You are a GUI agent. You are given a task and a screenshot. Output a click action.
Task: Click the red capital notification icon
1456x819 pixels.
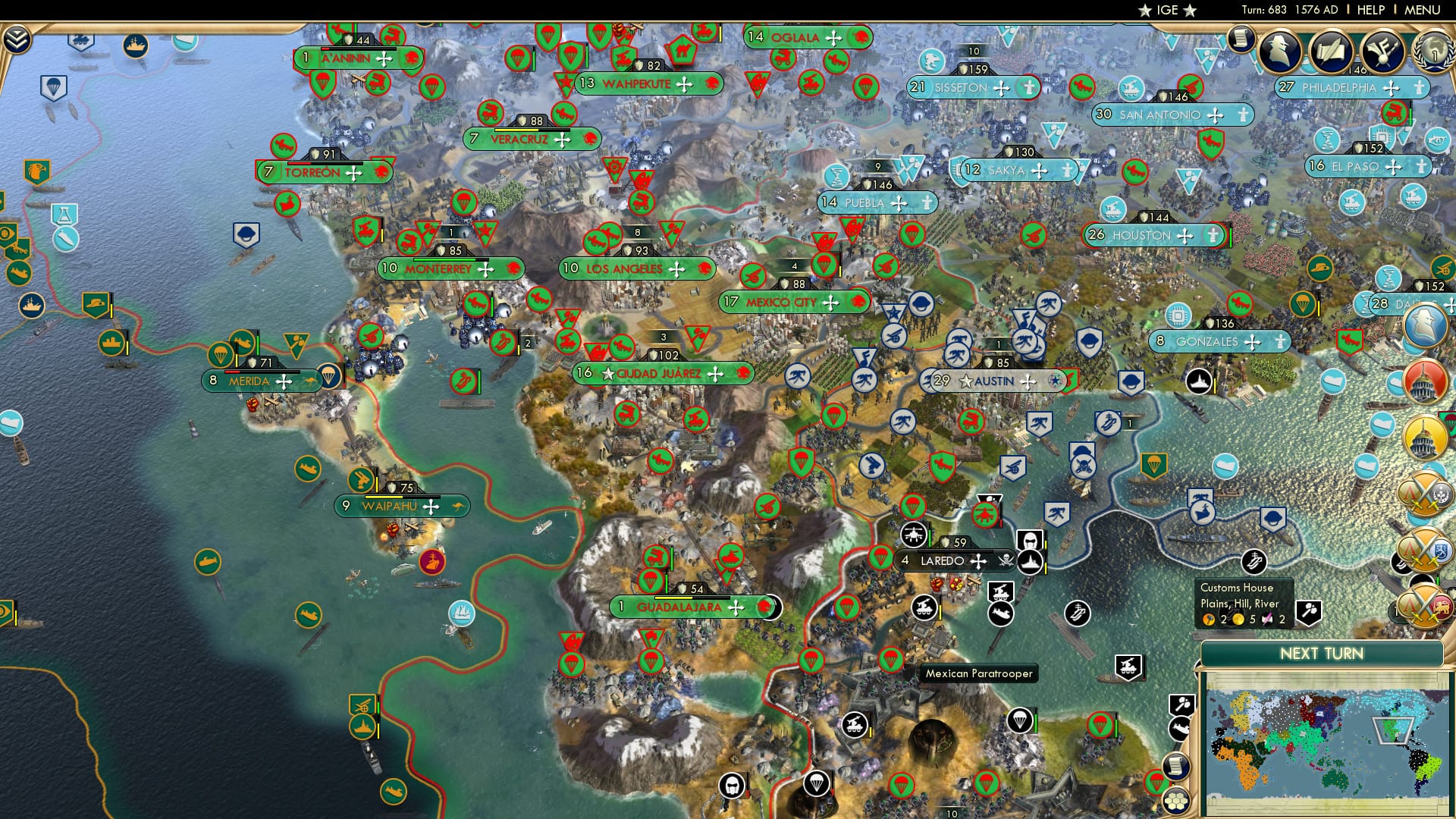(1425, 381)
